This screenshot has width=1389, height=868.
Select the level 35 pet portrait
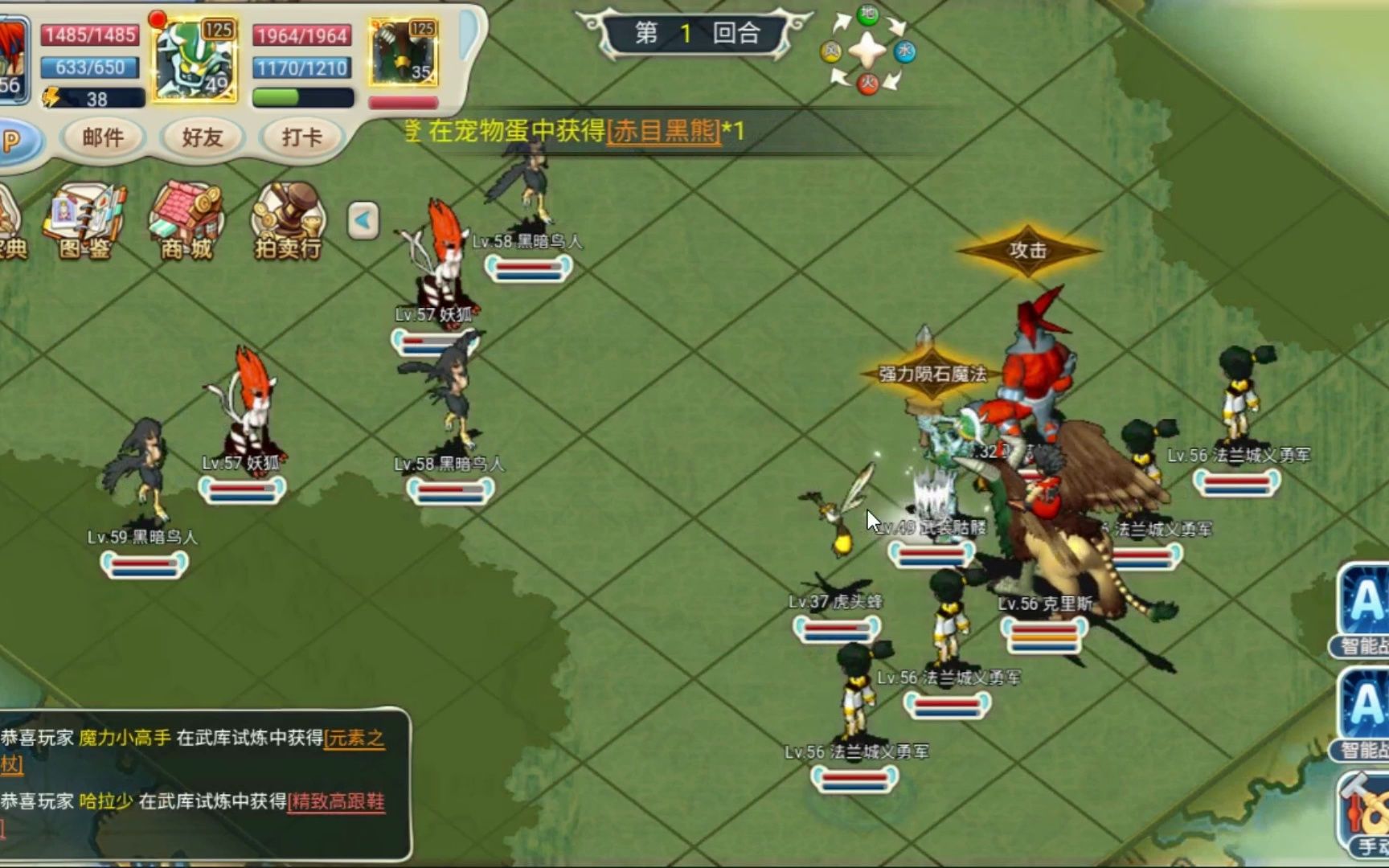coord(404,54)
